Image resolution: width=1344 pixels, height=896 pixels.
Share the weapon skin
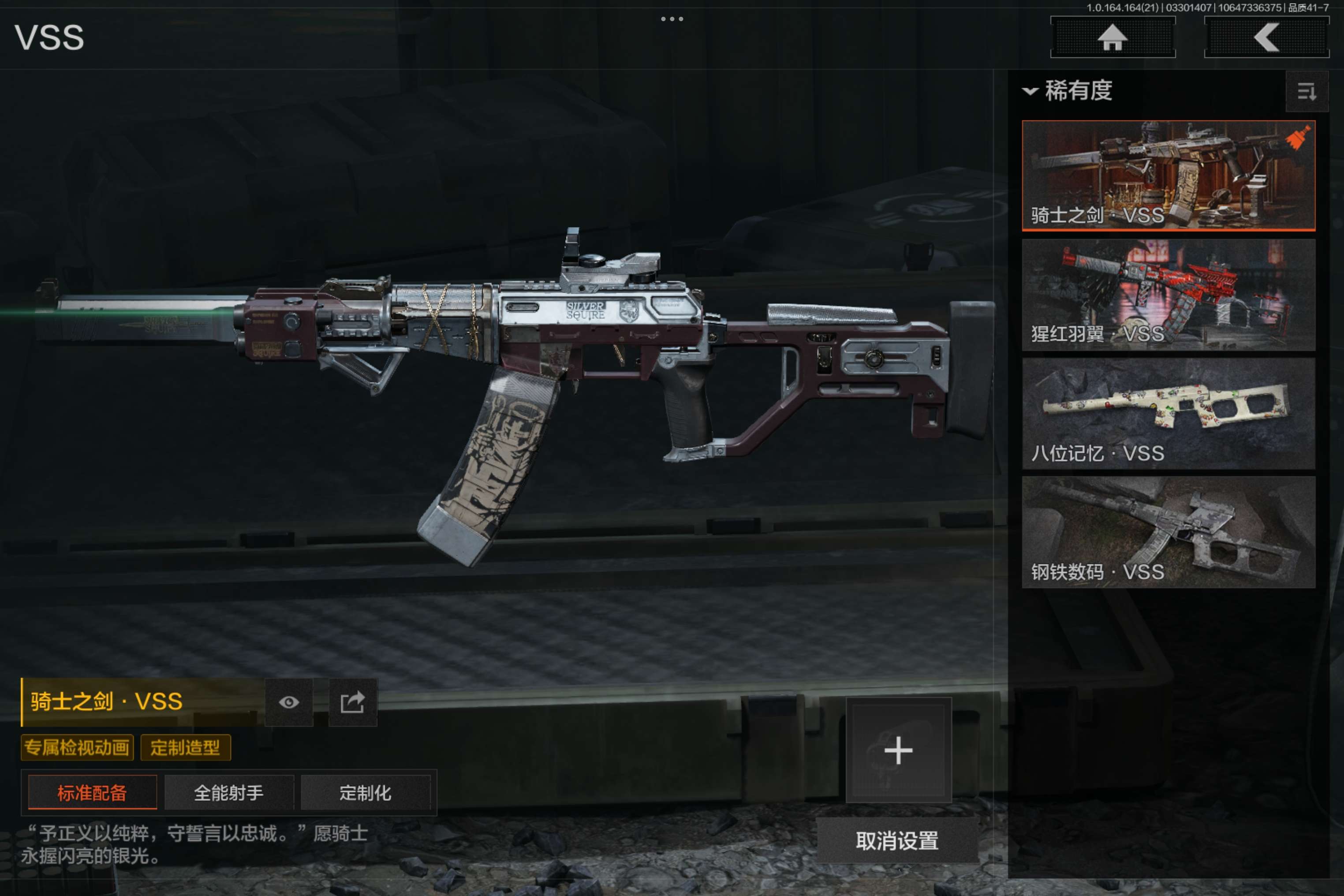(353, 702)
